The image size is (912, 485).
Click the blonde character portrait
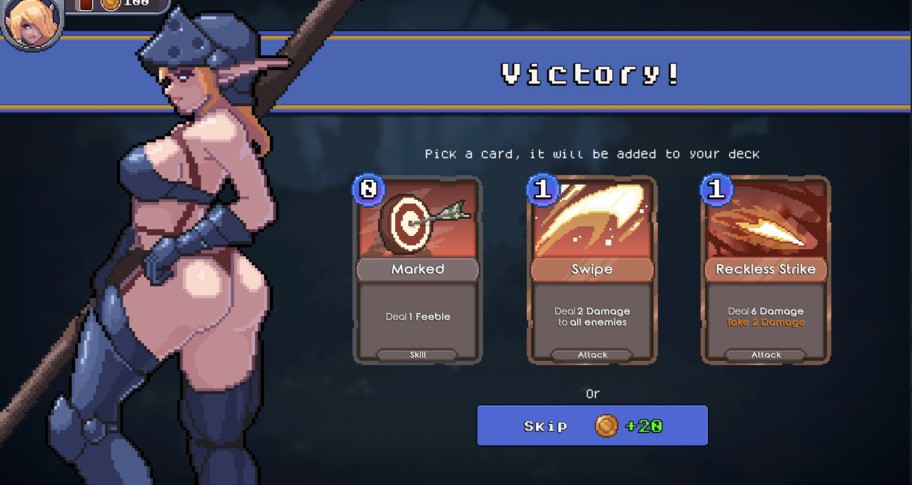[30, 22]
